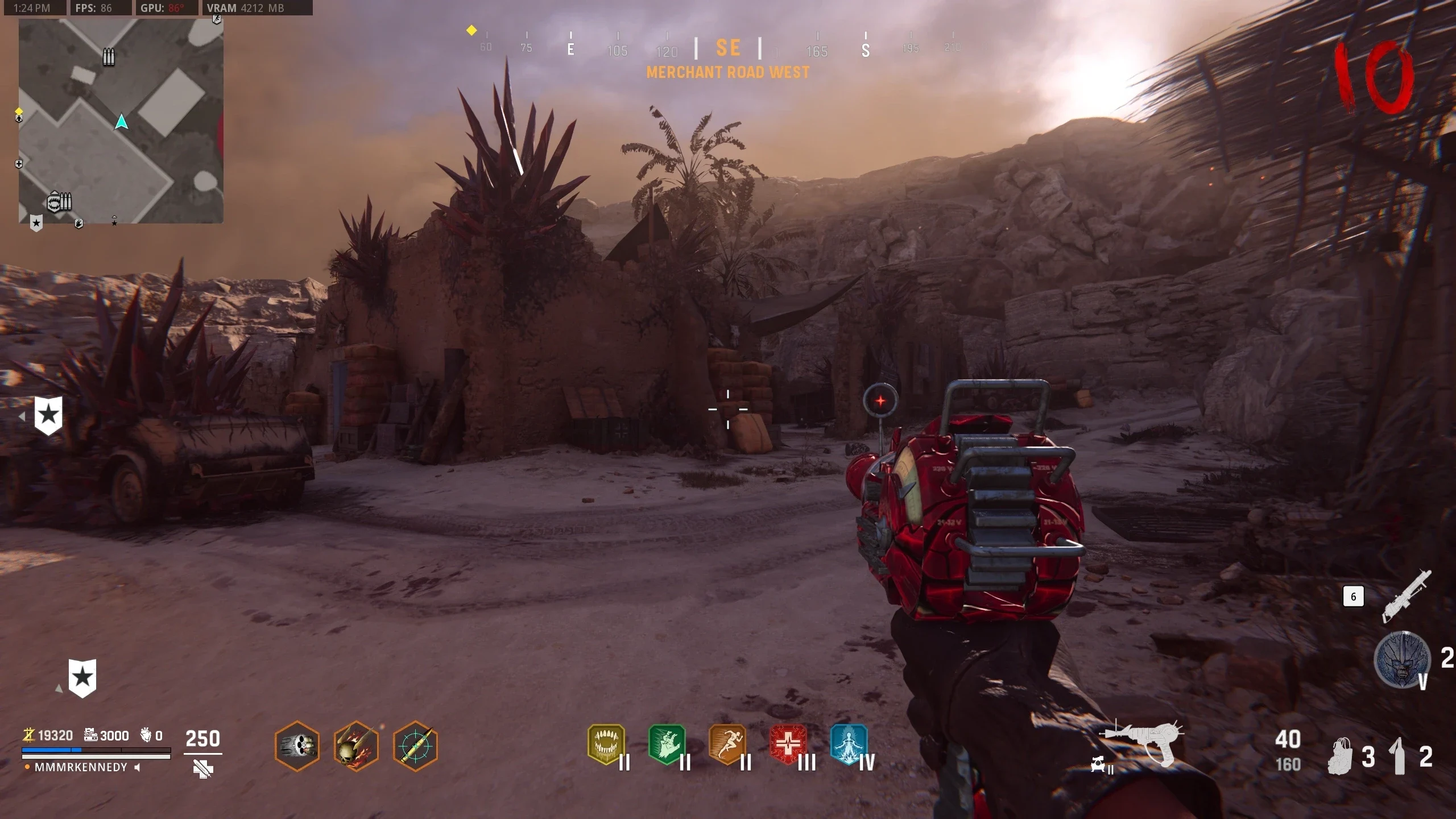Select the yellow fanged-jaw perk icon
The width and height of the screenshot is (1456, 819).
click(x=606, y=744)
